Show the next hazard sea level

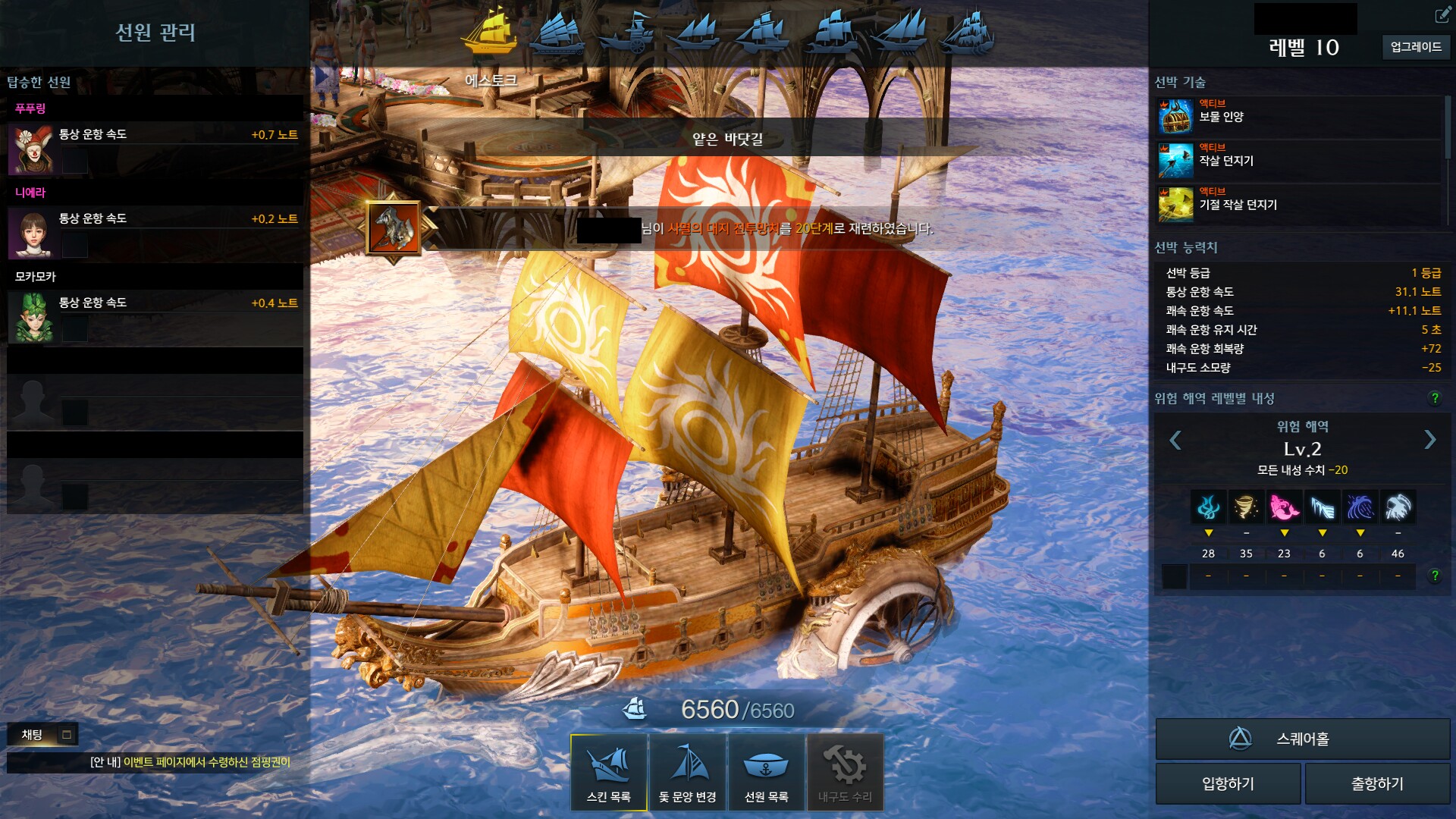1429,440
